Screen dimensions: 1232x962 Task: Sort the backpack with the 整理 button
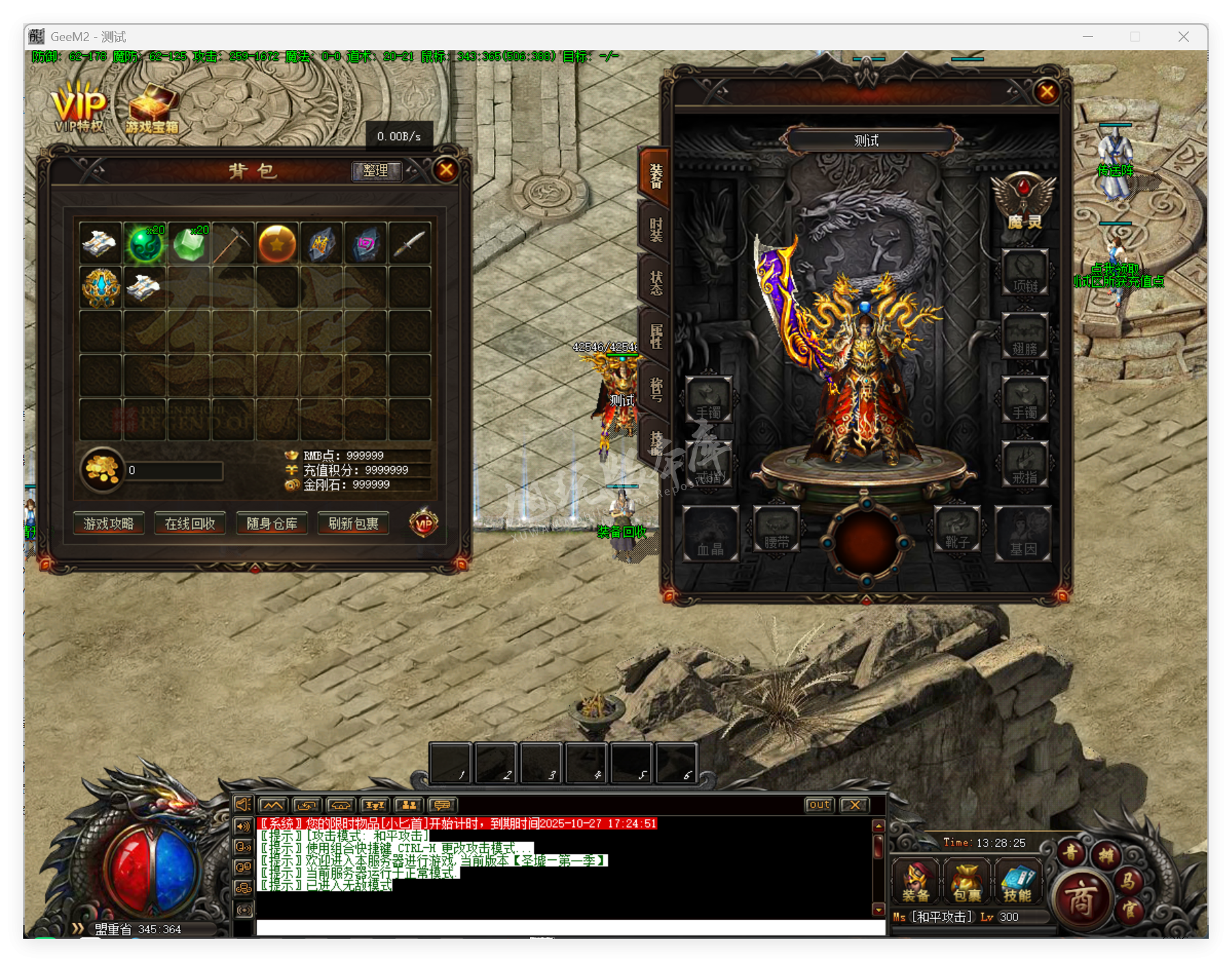click(x=376, y=172)
